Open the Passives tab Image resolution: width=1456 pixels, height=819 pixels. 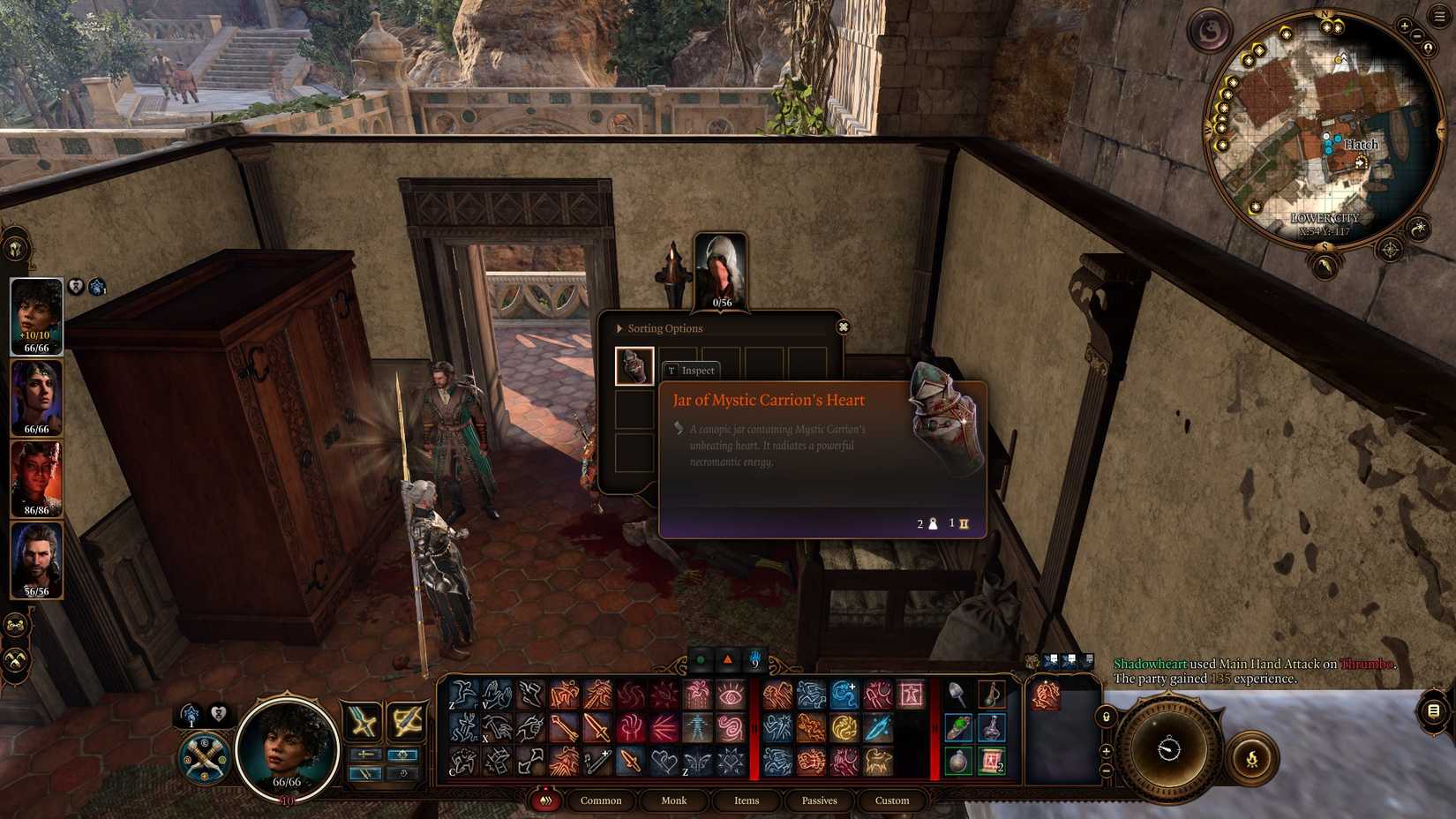819,800
